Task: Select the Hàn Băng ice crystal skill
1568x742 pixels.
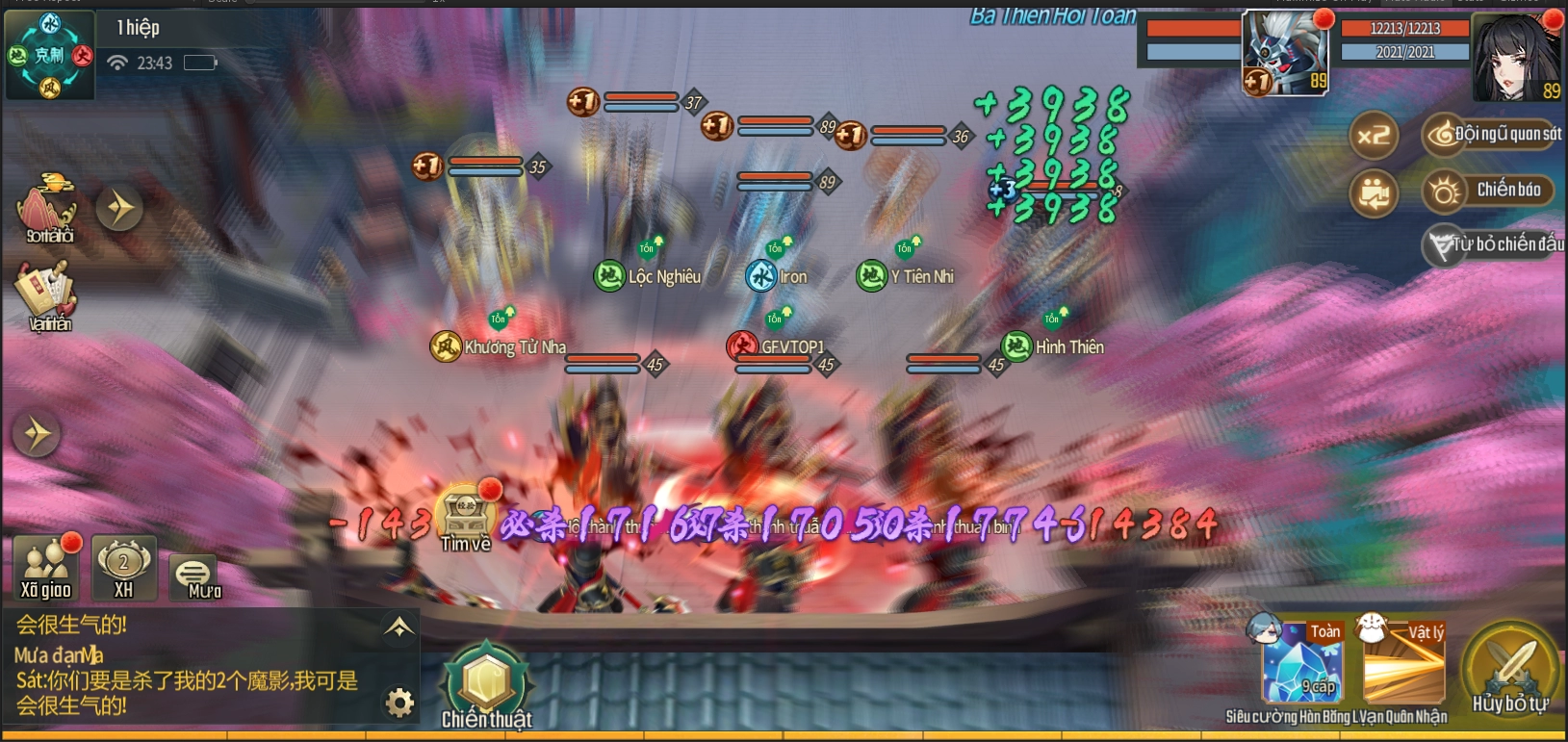Action: (x=1301, y=664)
